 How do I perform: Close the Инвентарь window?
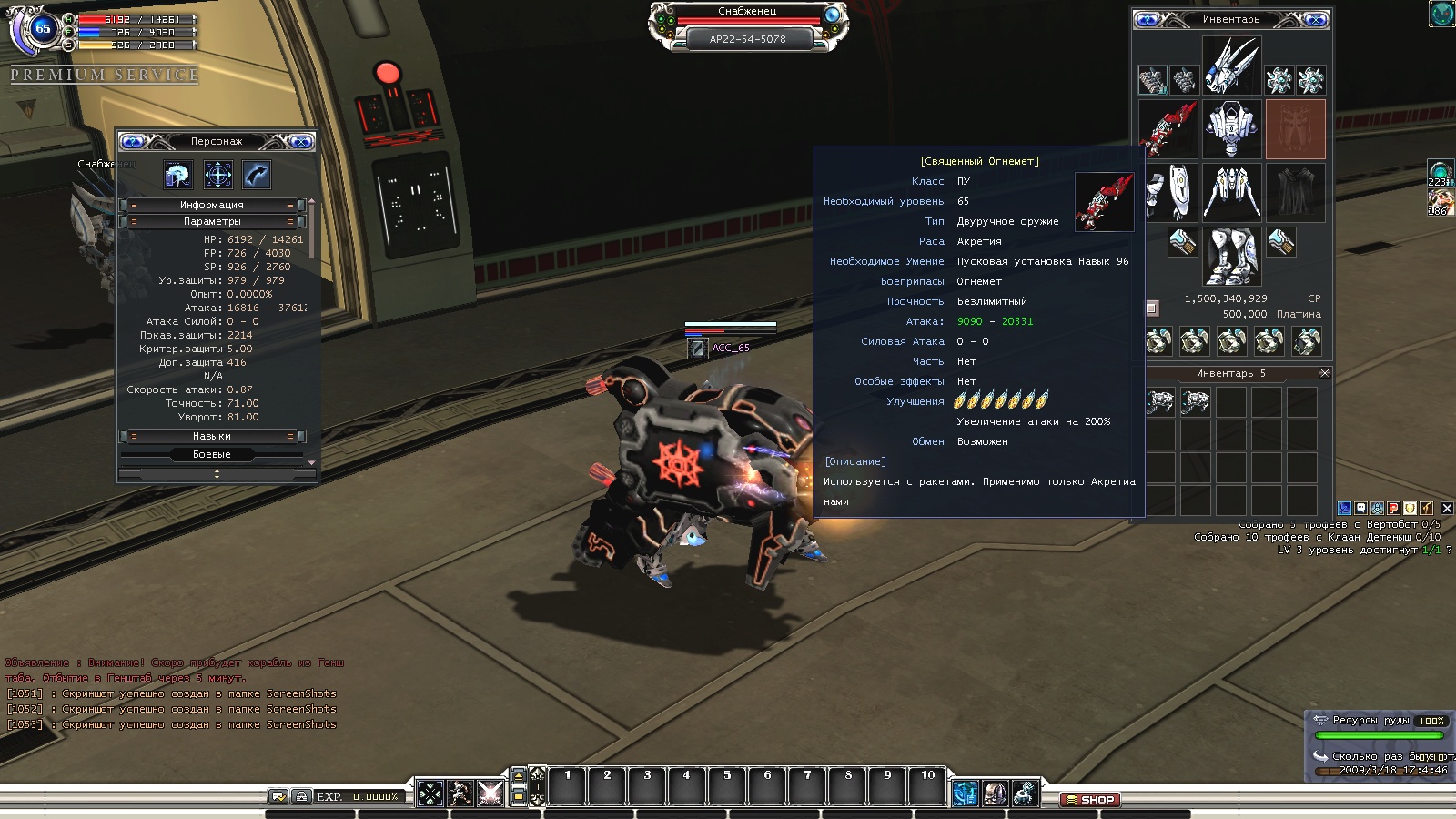(x=1315, y=19)
